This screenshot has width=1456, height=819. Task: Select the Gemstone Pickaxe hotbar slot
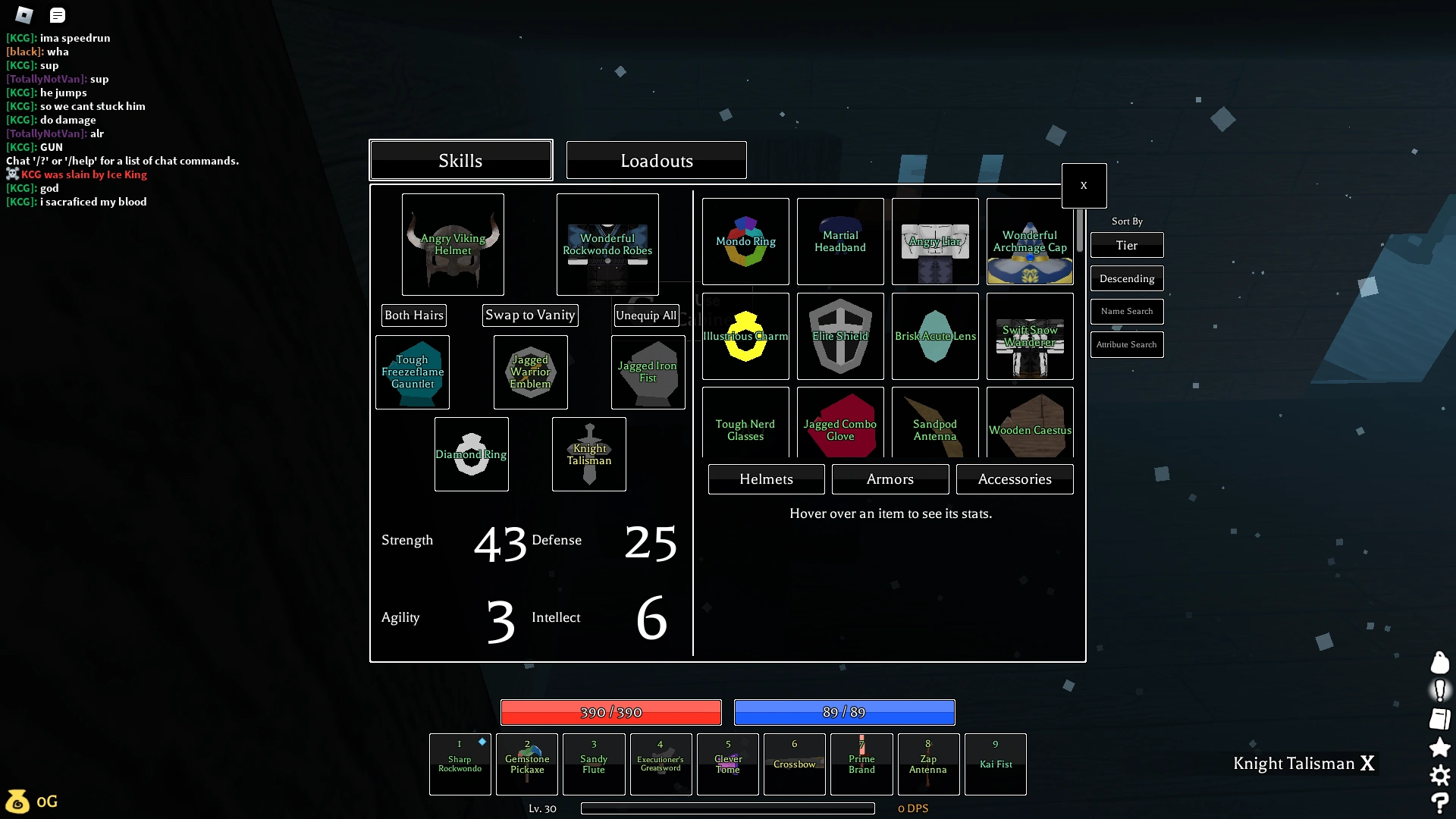point(526,764)
